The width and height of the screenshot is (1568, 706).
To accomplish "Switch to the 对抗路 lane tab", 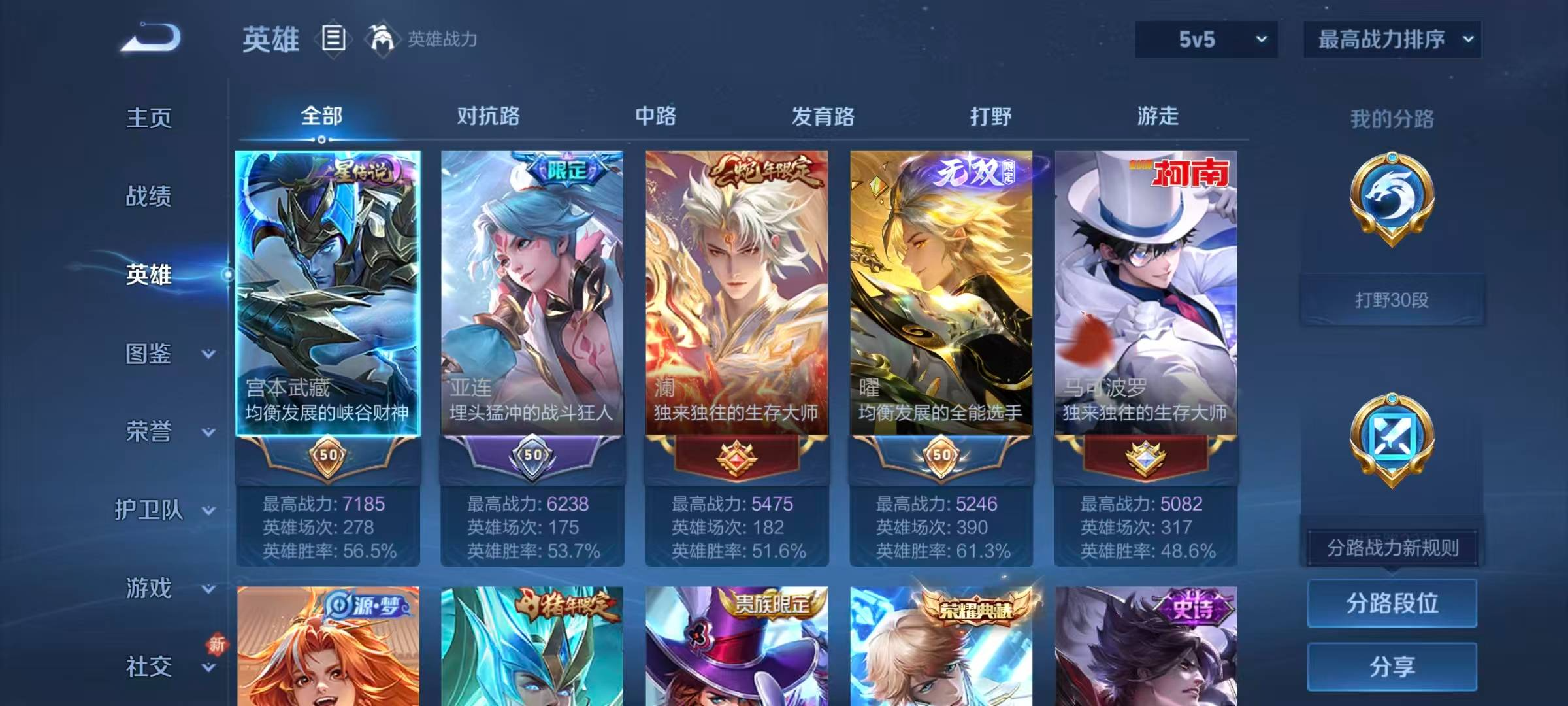I will coord(487,116).
